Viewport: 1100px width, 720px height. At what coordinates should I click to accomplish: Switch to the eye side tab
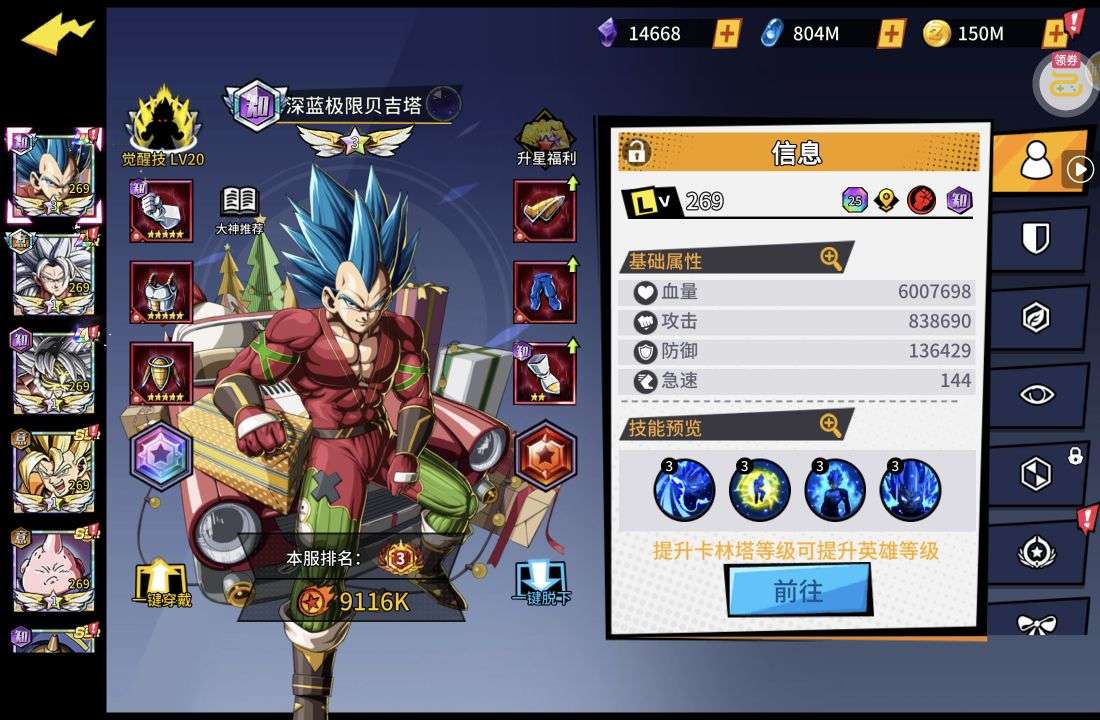[1036, 394]
